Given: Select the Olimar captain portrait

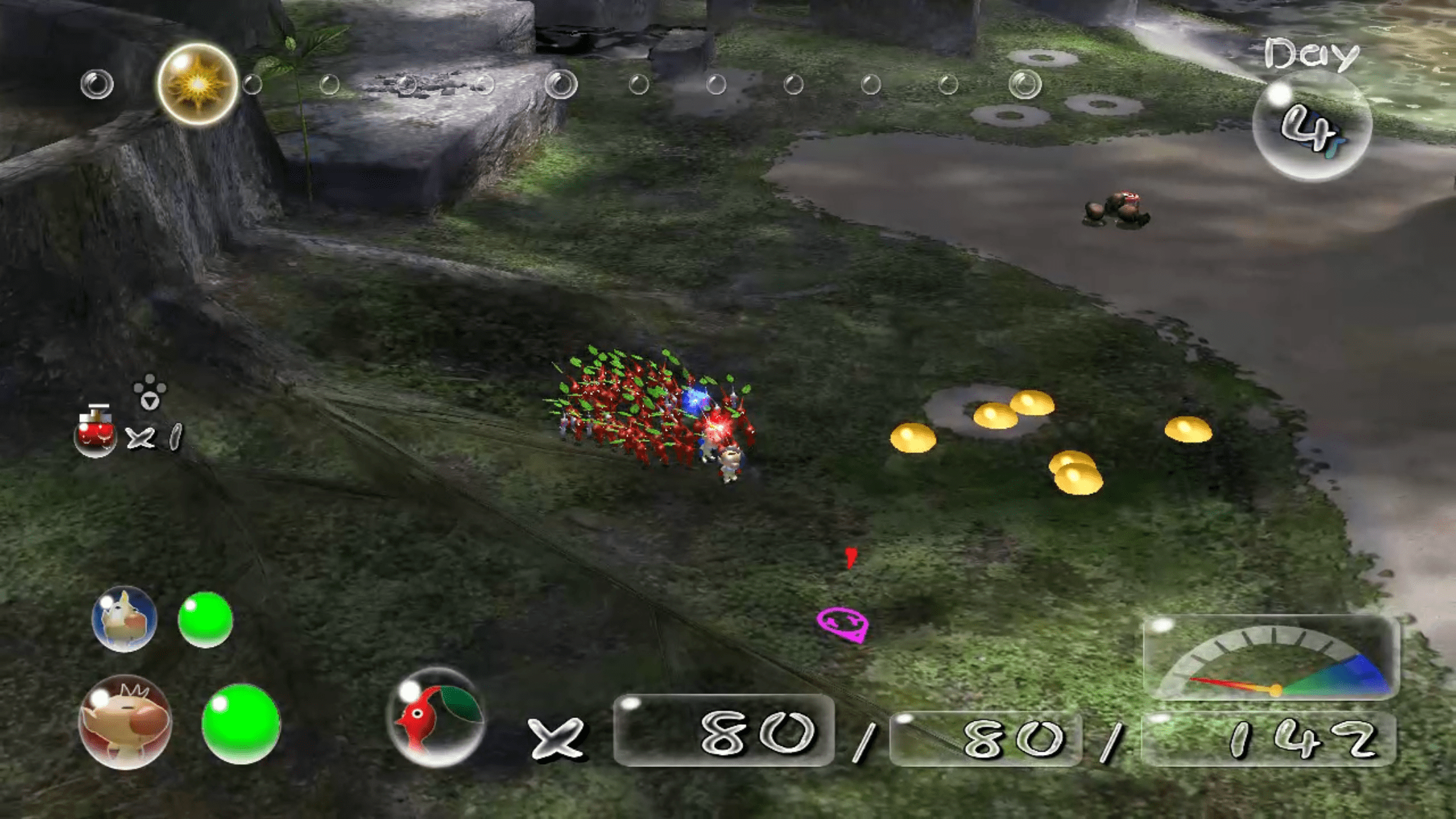Looking at the screenshot, I should click(x=125, y=722).
